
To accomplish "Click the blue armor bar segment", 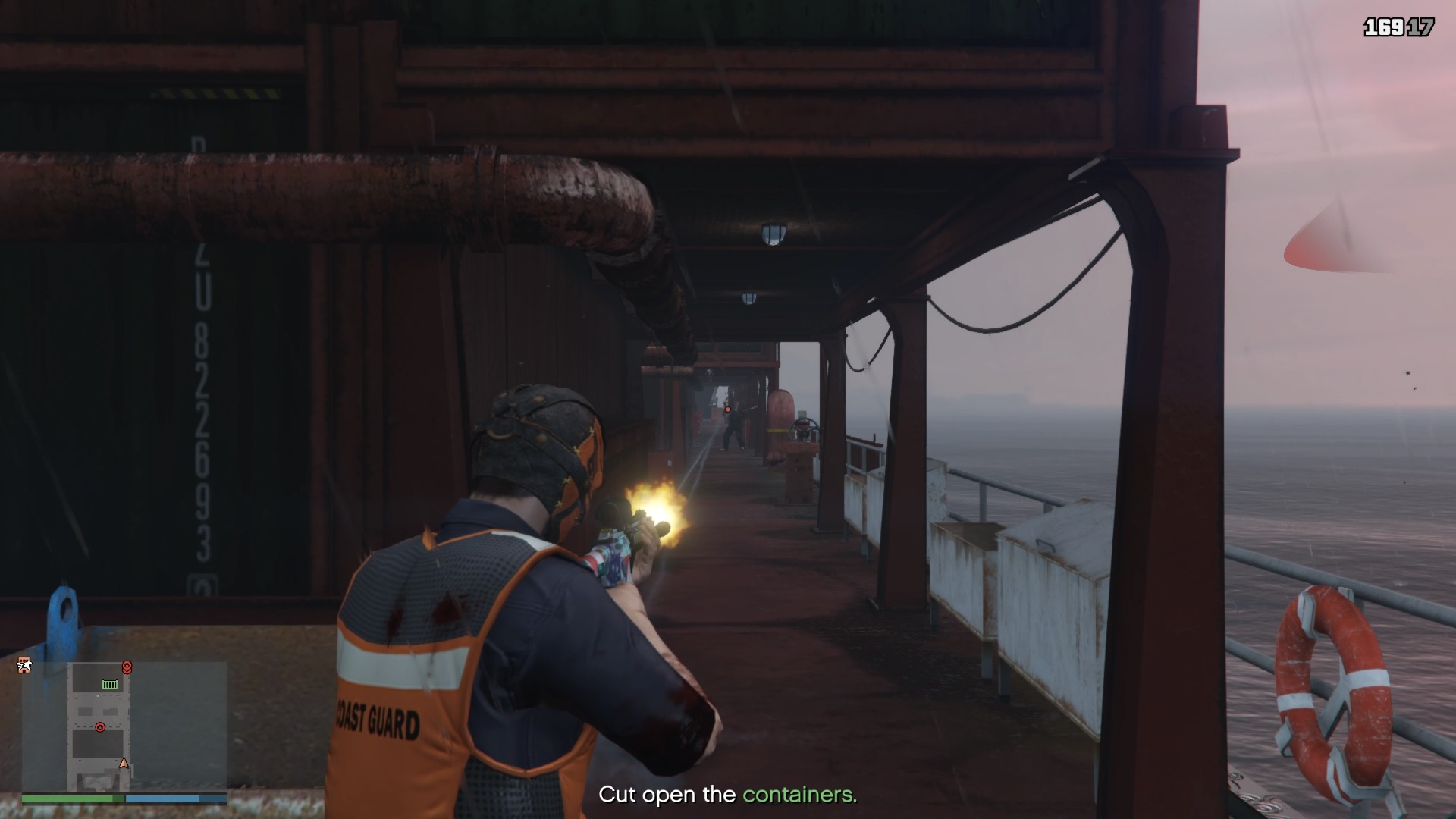I will pos(162,799).
